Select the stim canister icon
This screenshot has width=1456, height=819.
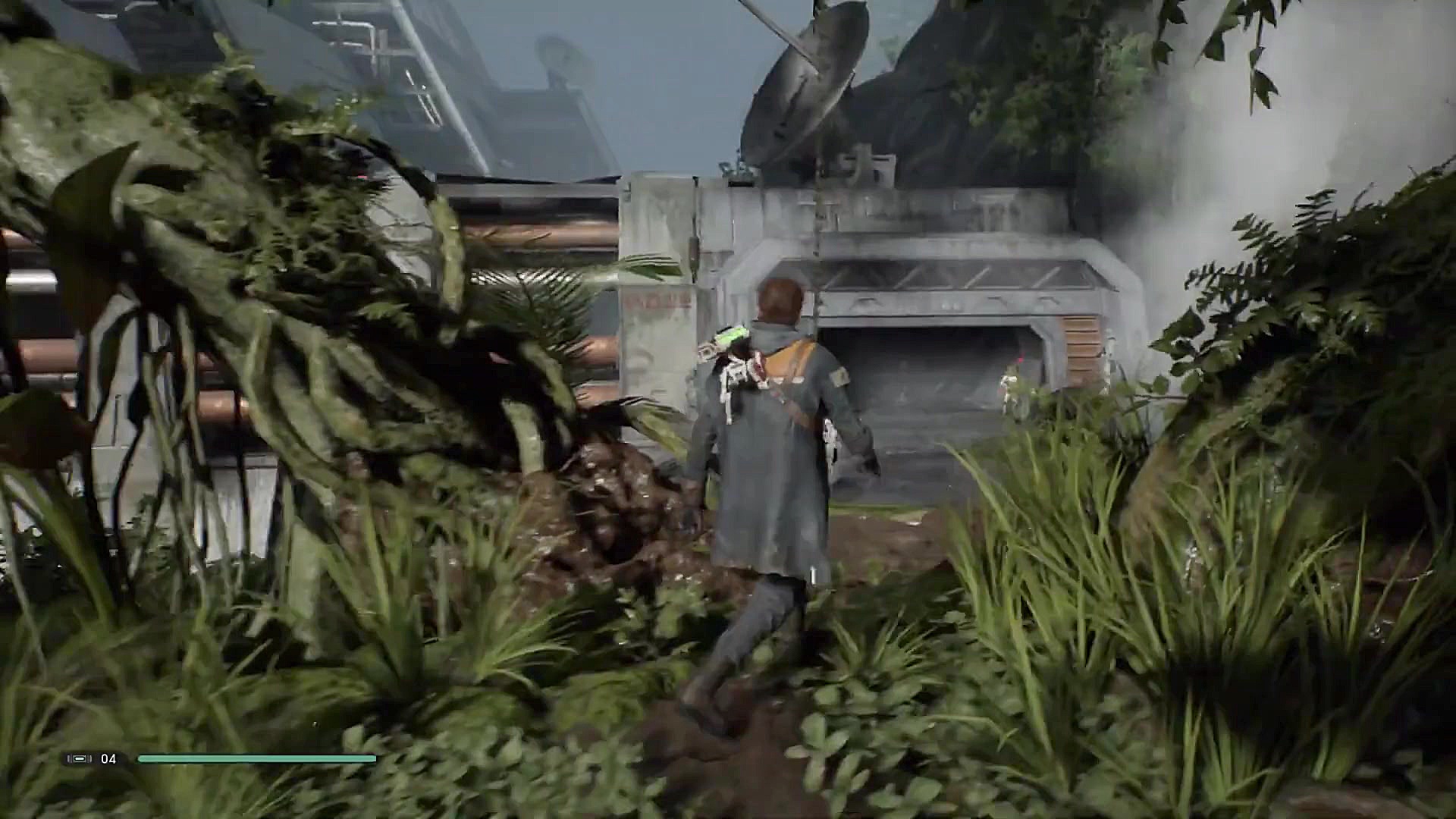(x=80, y=758)
